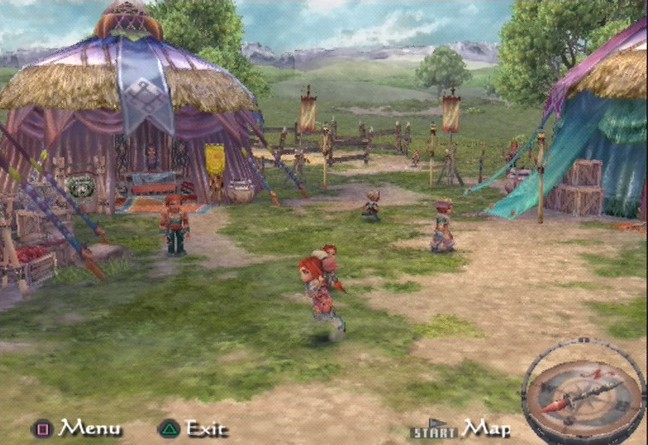Click the compass minimap
Image resolution: width=648 pixels, height=445 pixels.
click(582, 387)
